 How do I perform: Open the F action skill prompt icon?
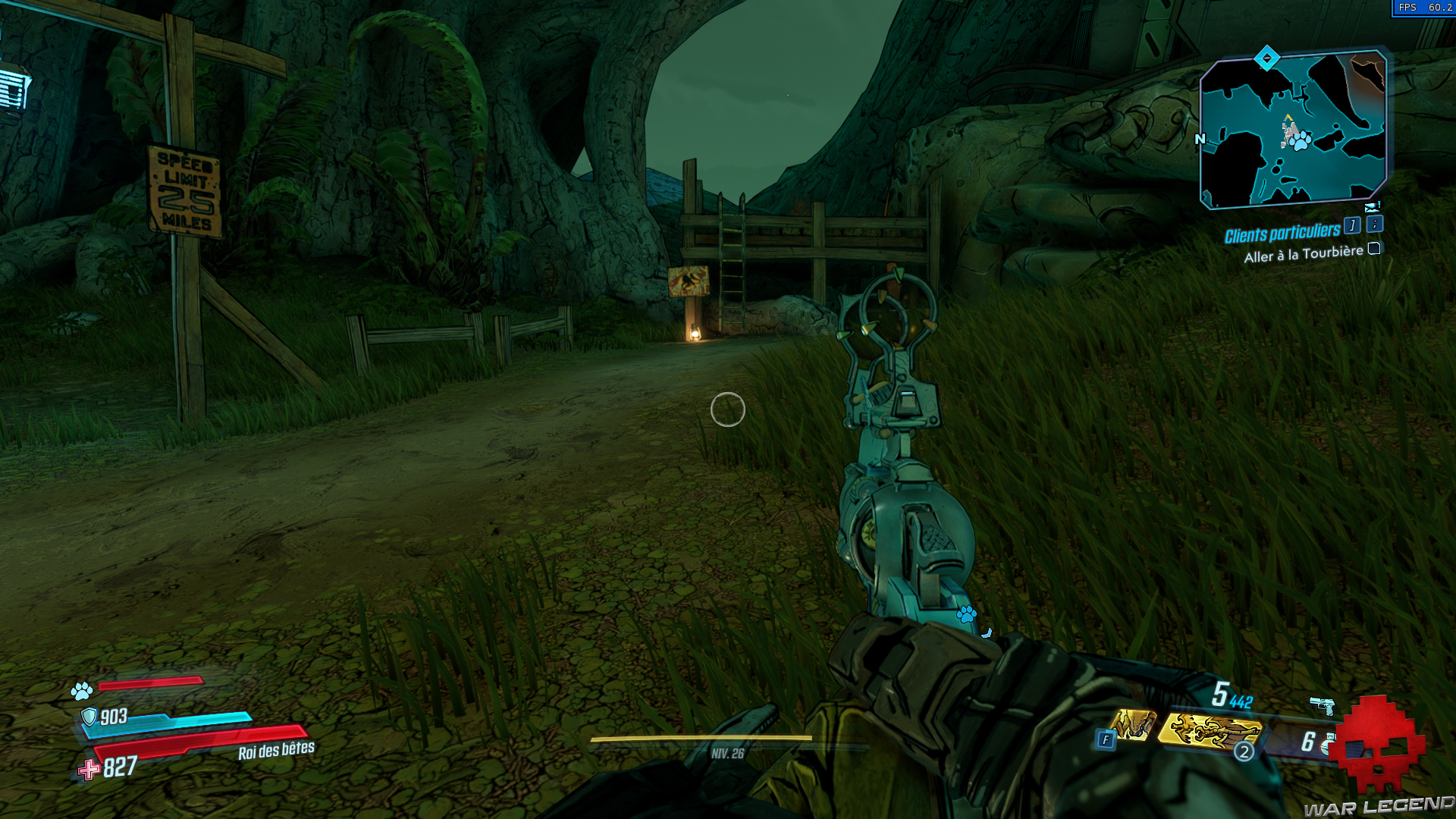pos(1106,739)
